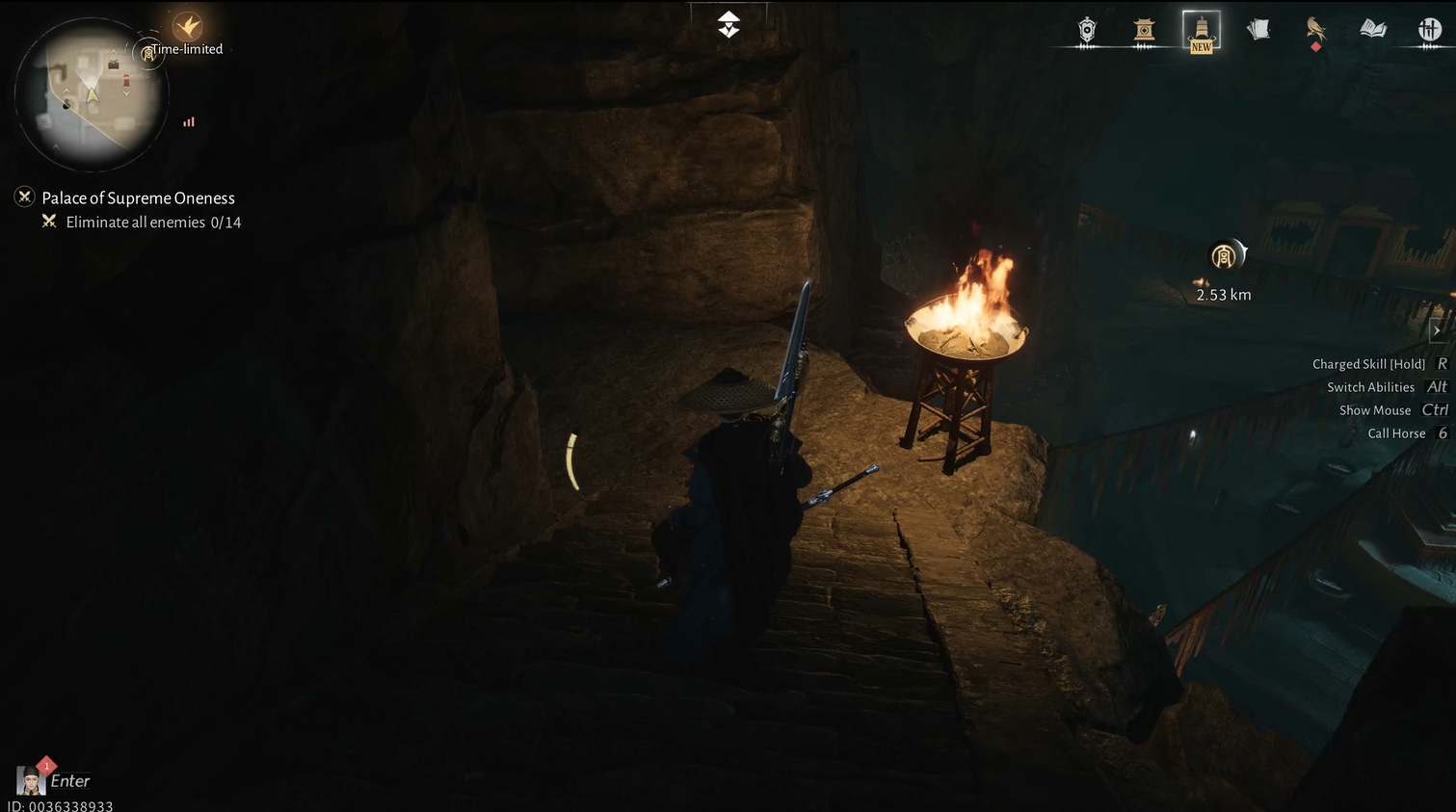Open the Time-limited bird event icon
This screenshot has height=812, width=1456.
[x=188, y=27]
